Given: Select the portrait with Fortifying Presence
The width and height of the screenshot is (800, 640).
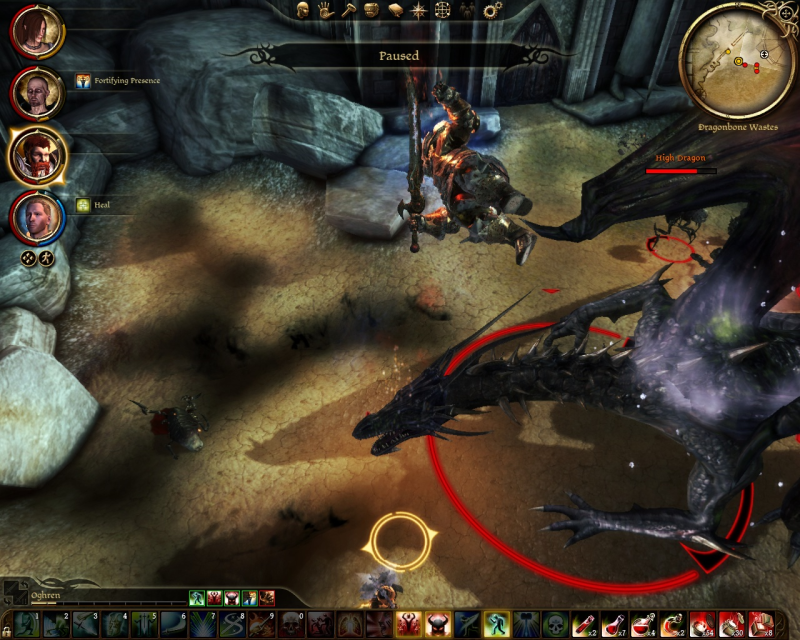Looking at the screenshot, I should (38, 93).
